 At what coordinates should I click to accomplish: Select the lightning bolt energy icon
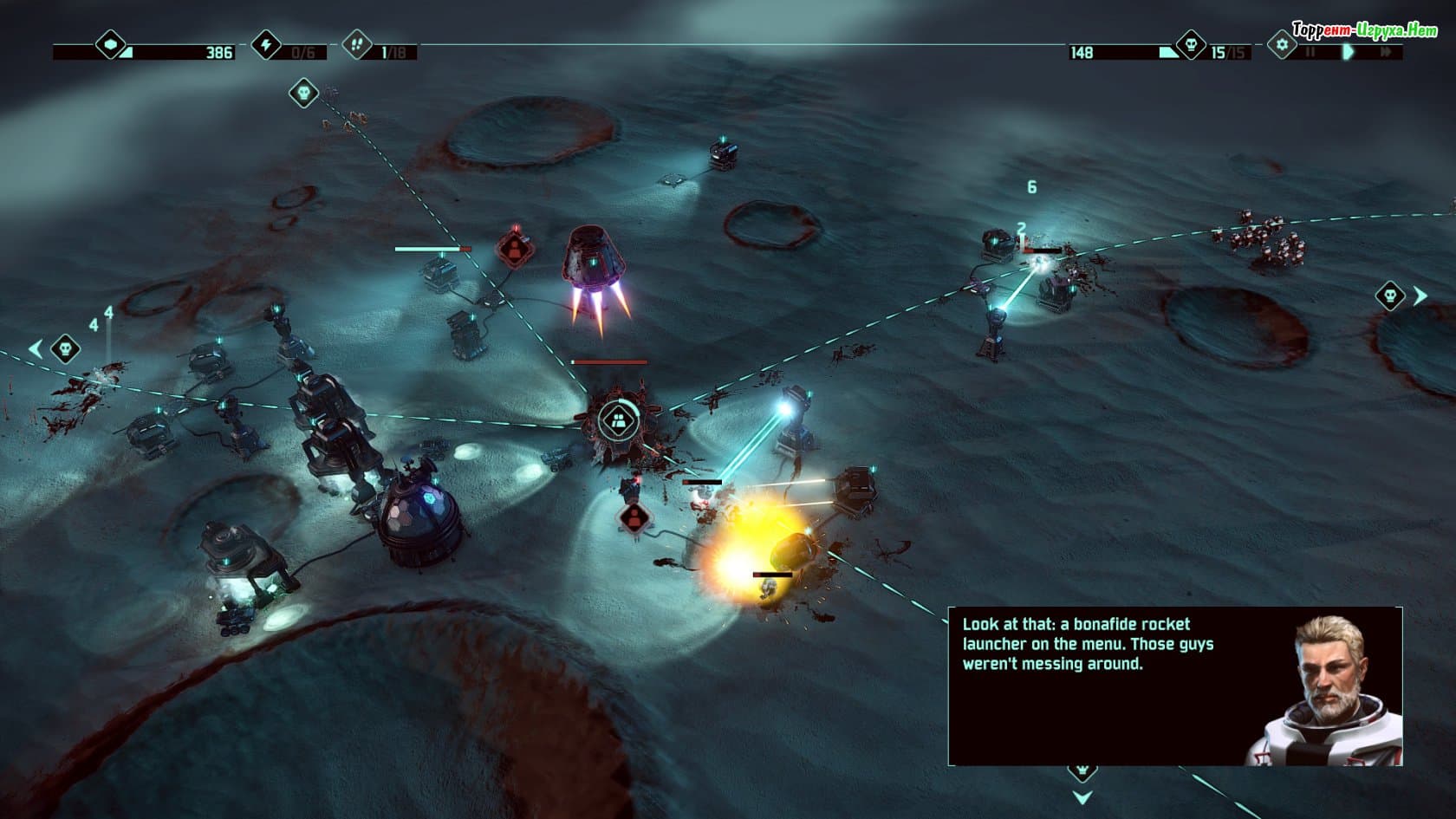coord(266,43)
